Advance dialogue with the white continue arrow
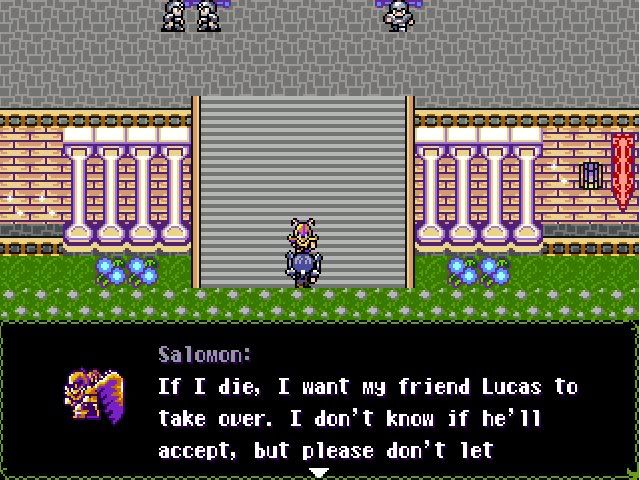Screen dimensions: 640x480 click(x=318, y=472)
